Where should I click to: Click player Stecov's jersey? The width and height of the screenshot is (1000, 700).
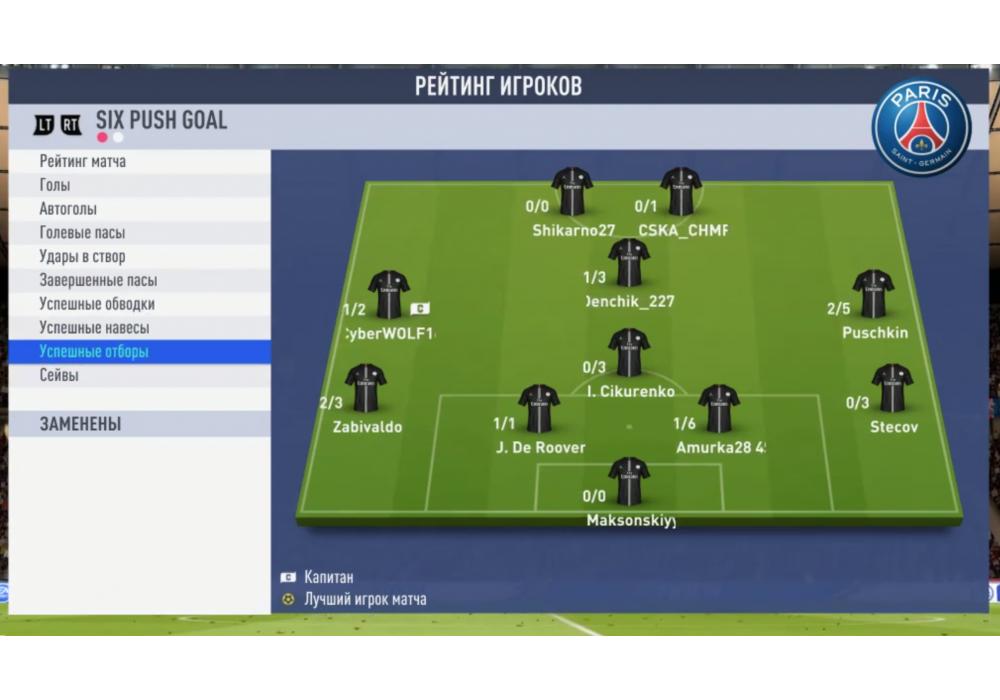891,388
